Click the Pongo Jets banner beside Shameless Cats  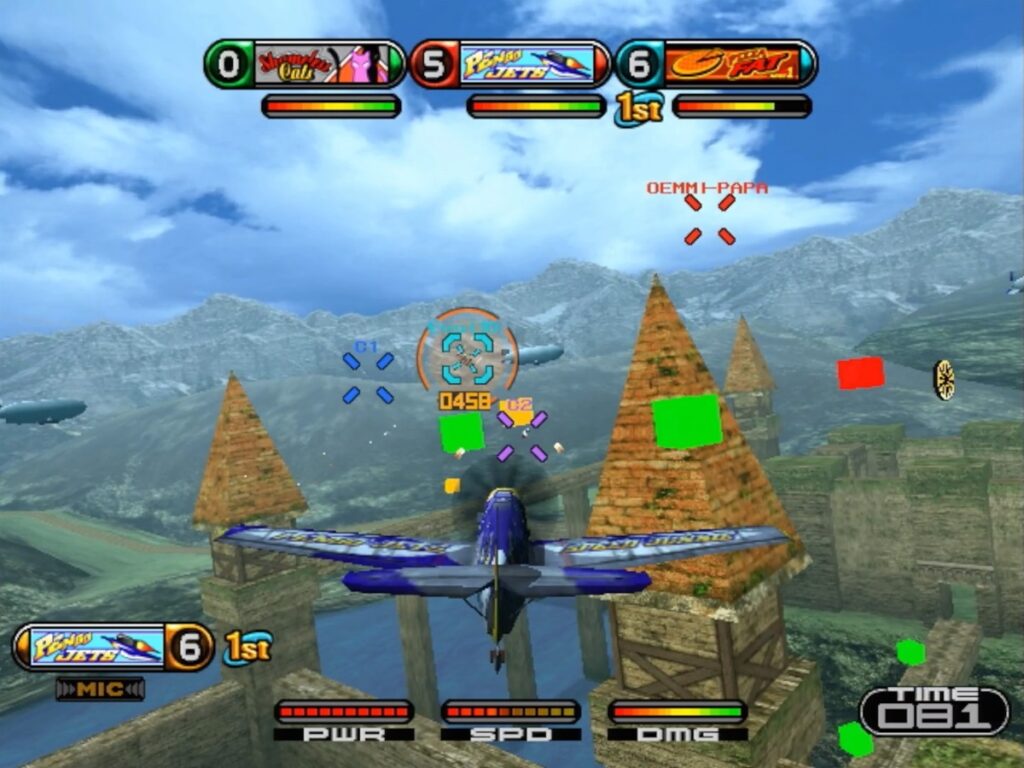[x=527, y=65]
